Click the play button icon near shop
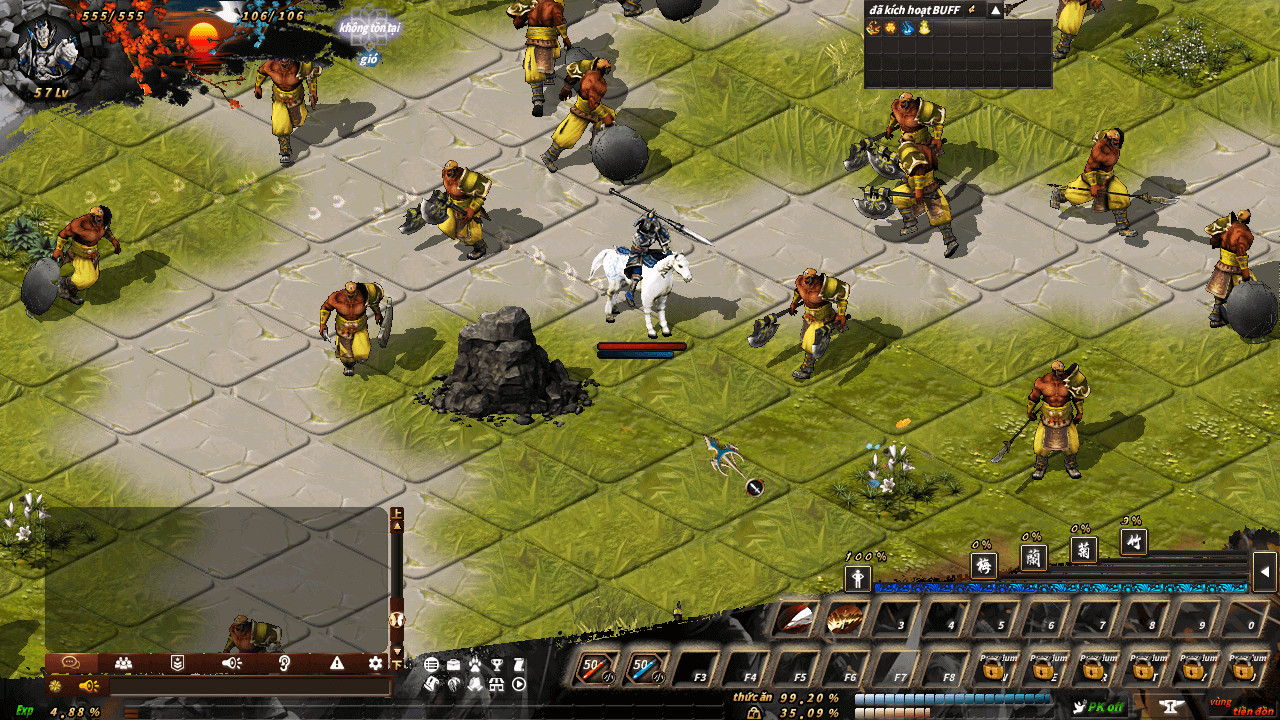Screen dimensions: 1280x720 coord(518,684)
